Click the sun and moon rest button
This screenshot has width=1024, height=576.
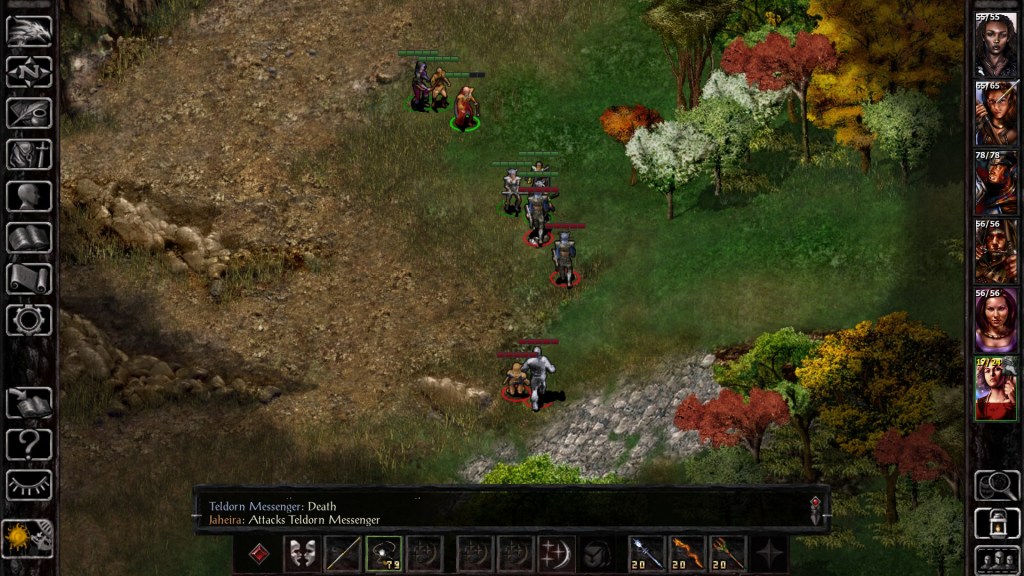coord(29,538)
